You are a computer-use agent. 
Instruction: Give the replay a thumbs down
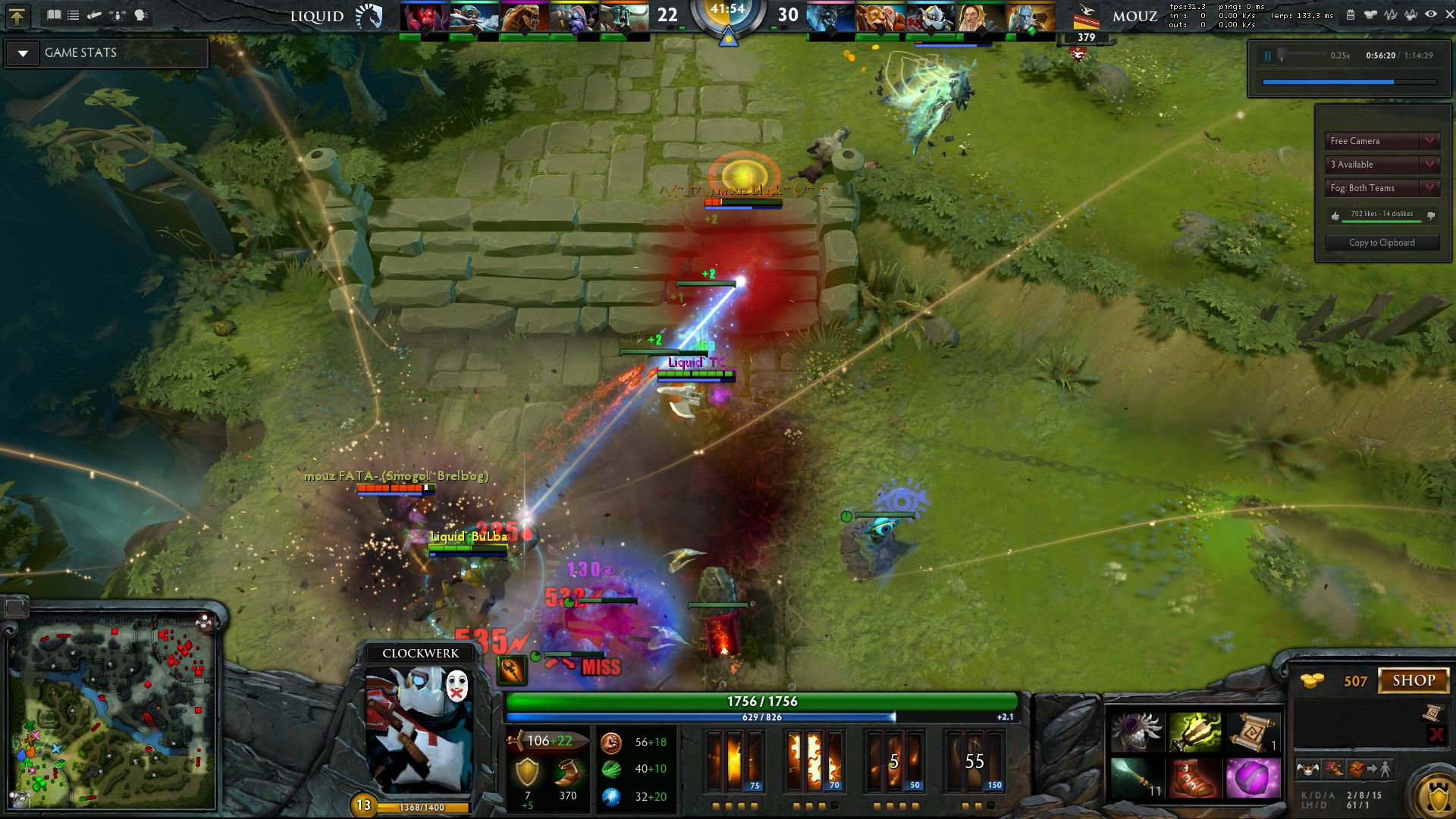(1431, 216)
